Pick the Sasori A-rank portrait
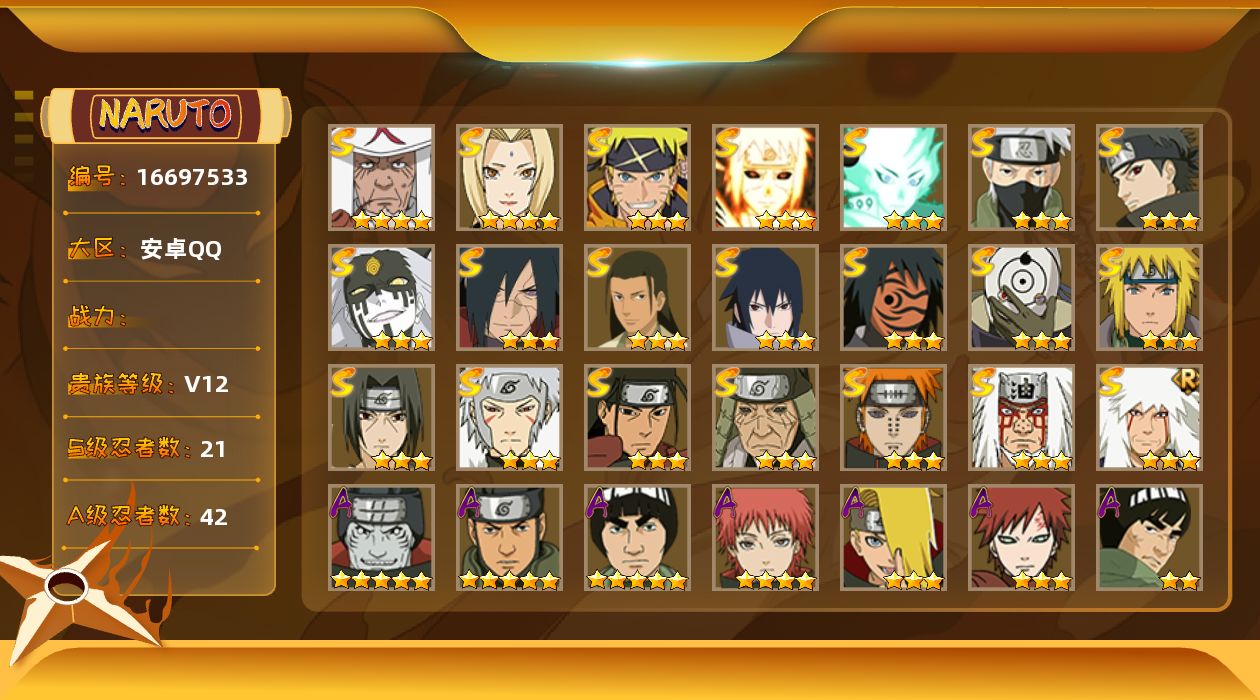This screenshot has width=1260, height=700. click(x=765, y=537)
